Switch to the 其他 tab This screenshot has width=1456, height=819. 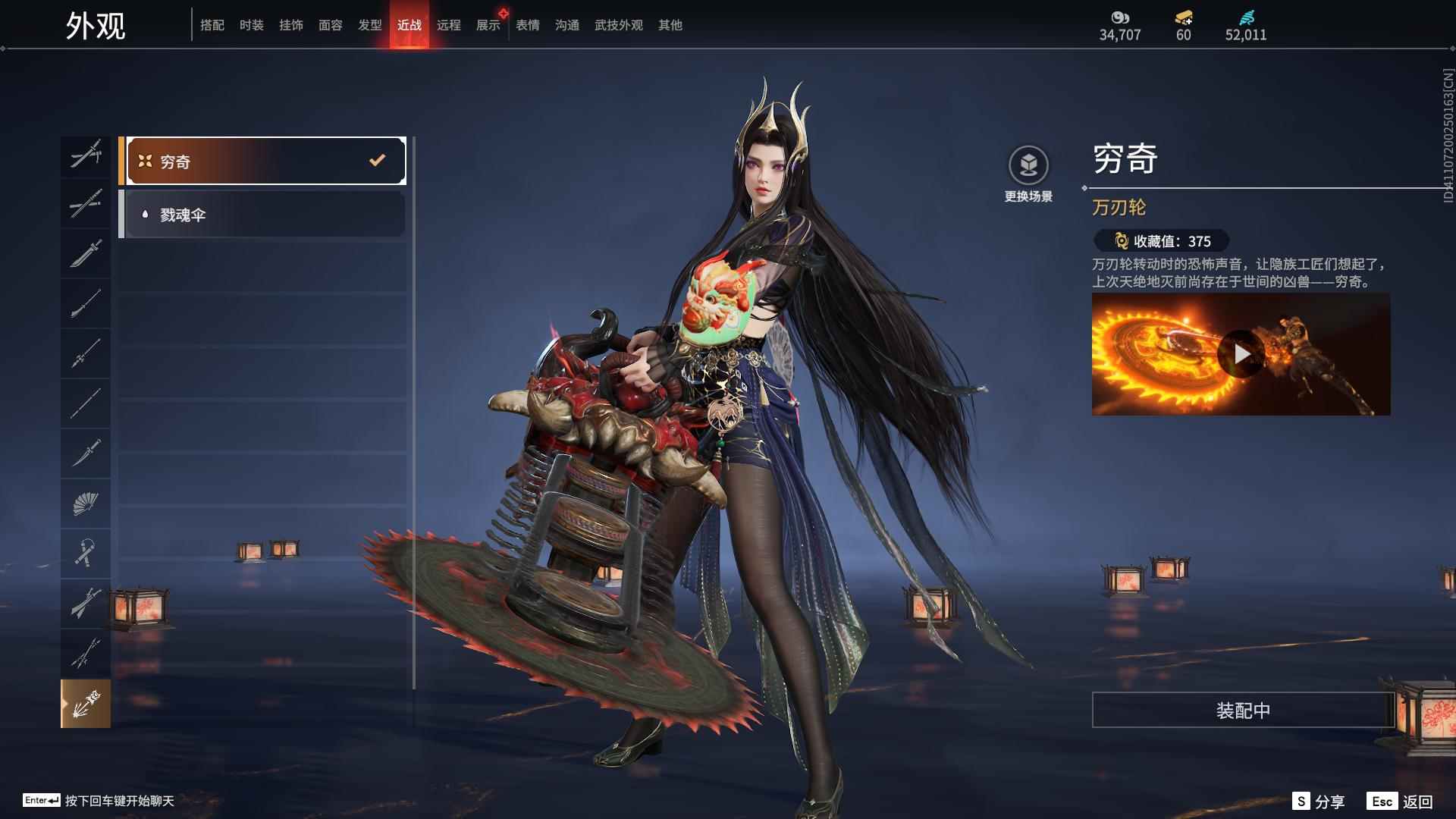[670, 25]
